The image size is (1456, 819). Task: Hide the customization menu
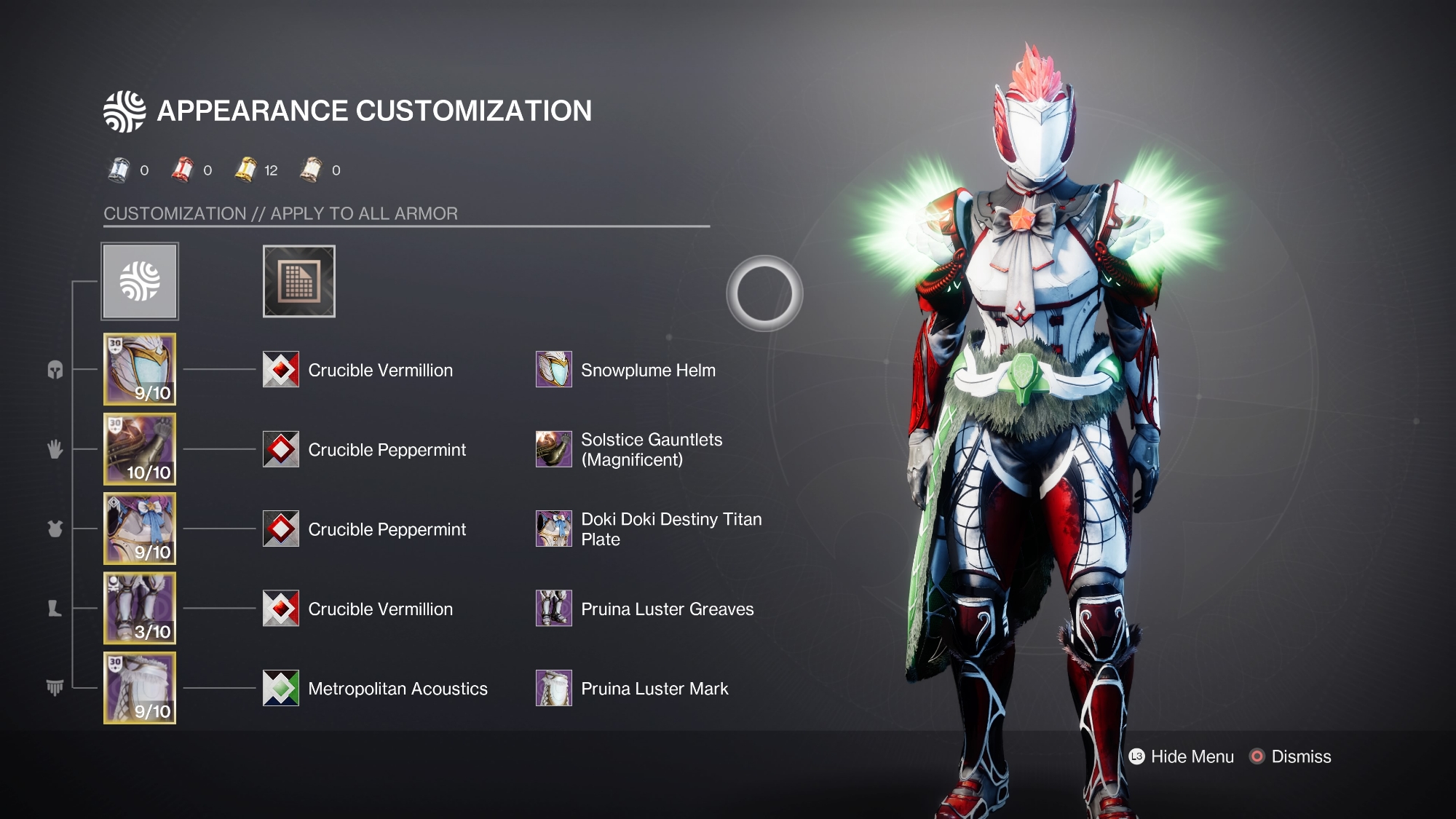click(x=1182, y=756)
